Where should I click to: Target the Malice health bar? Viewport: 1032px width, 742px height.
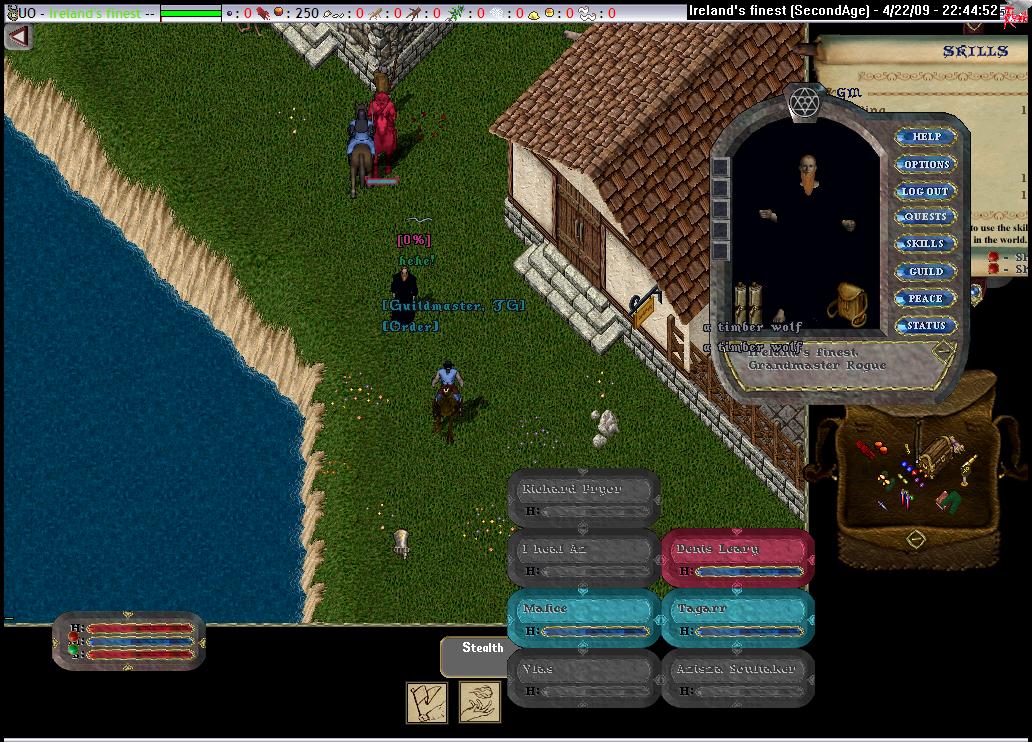583,617
